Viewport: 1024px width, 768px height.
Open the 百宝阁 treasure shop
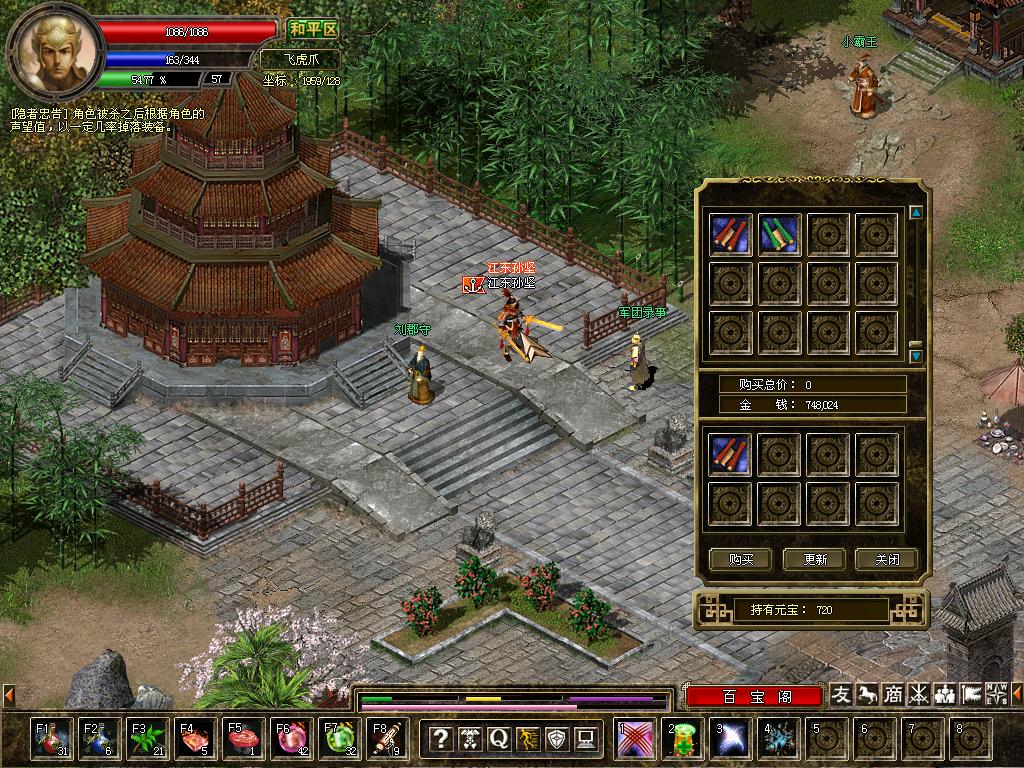point(755,696)
